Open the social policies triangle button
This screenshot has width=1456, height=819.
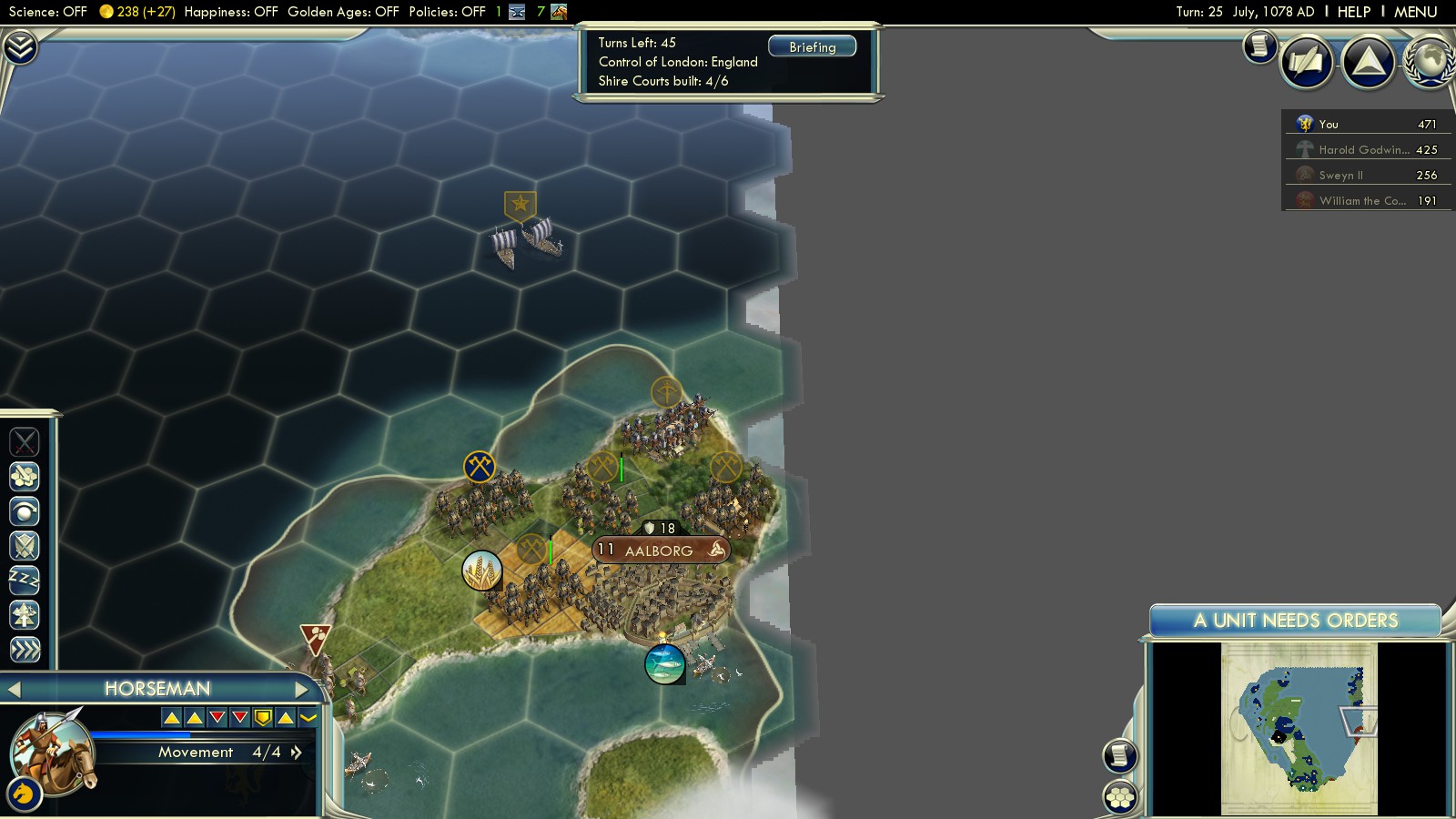(1368, 62)
